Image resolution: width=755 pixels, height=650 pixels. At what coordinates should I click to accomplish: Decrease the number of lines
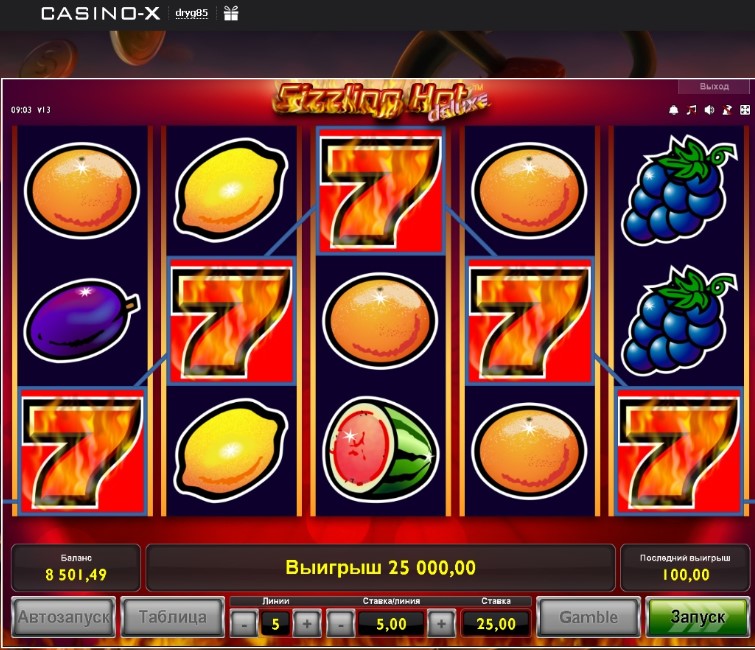click(x=243, y=624)
